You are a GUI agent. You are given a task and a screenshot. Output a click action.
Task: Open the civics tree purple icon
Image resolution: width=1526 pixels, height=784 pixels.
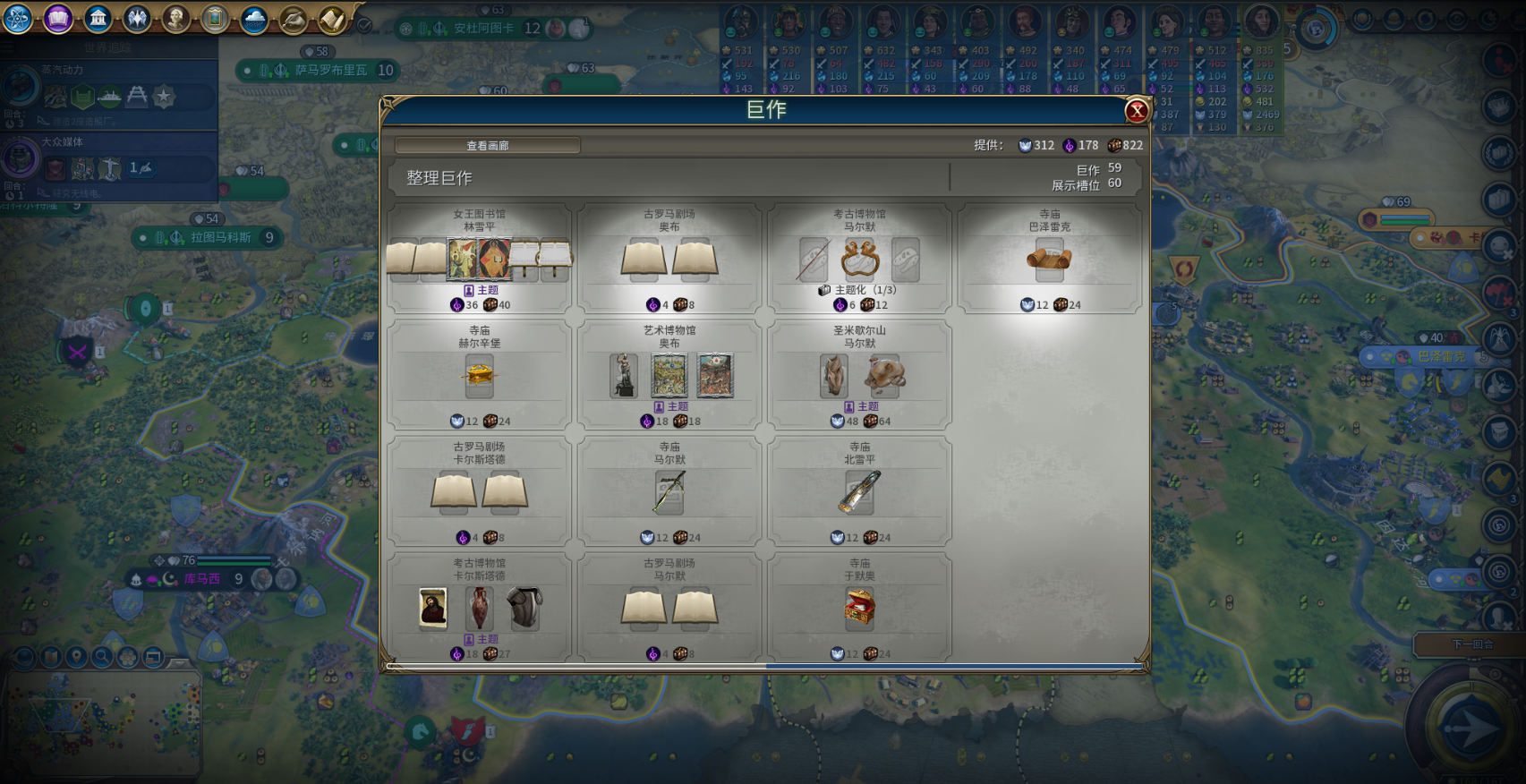pyautogui.click(x=58, y=18)
